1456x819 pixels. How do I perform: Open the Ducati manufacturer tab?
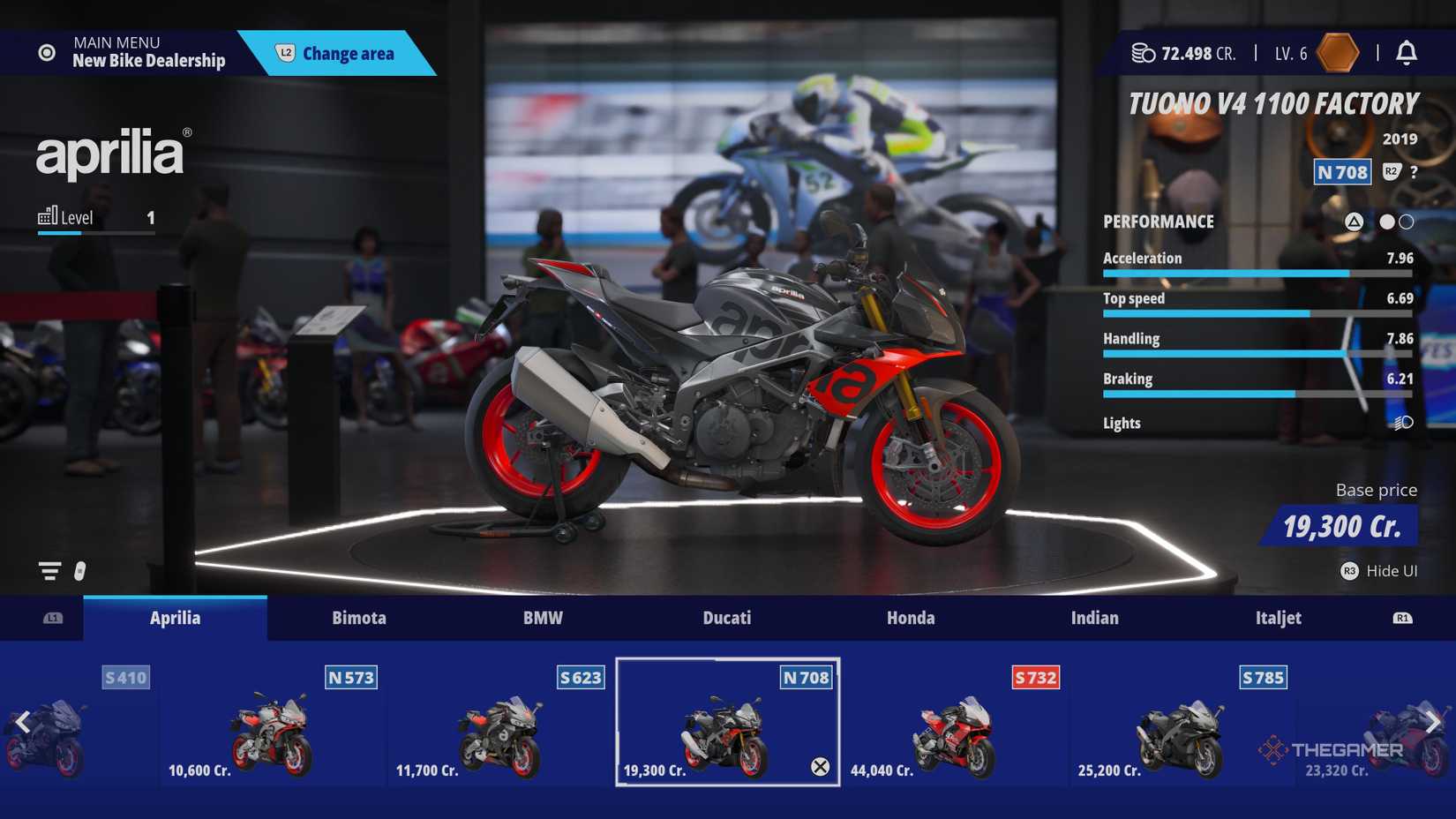click(x=727, y=618)
